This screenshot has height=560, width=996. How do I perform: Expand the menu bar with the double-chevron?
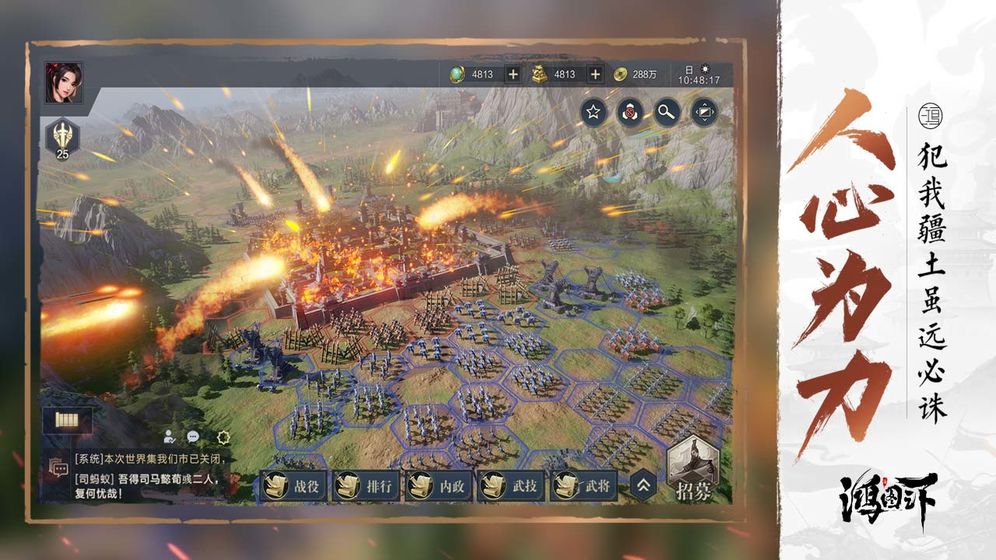tap(644, 486)
